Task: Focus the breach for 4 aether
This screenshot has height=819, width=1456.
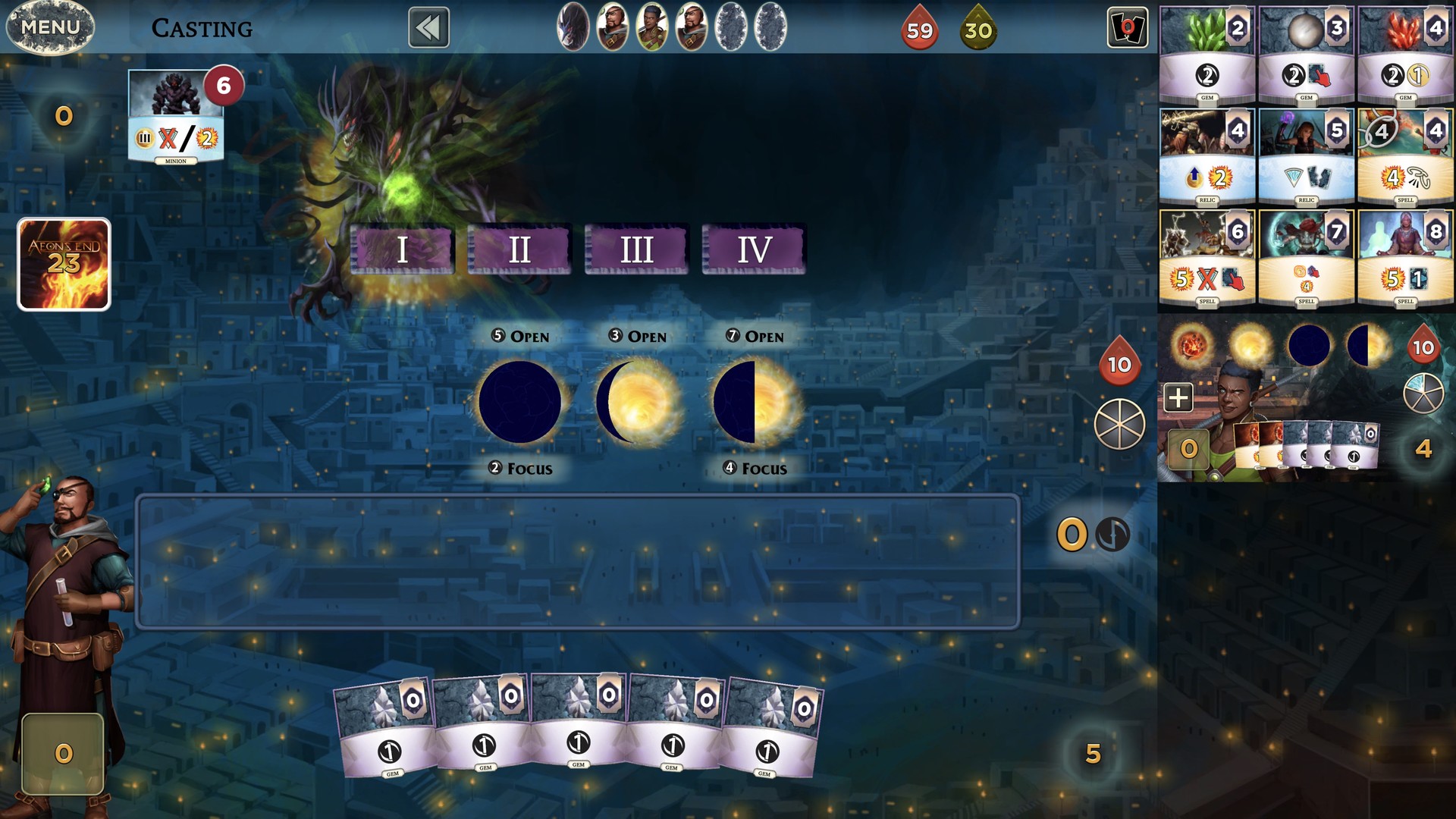Action: [x=755, y=468]
